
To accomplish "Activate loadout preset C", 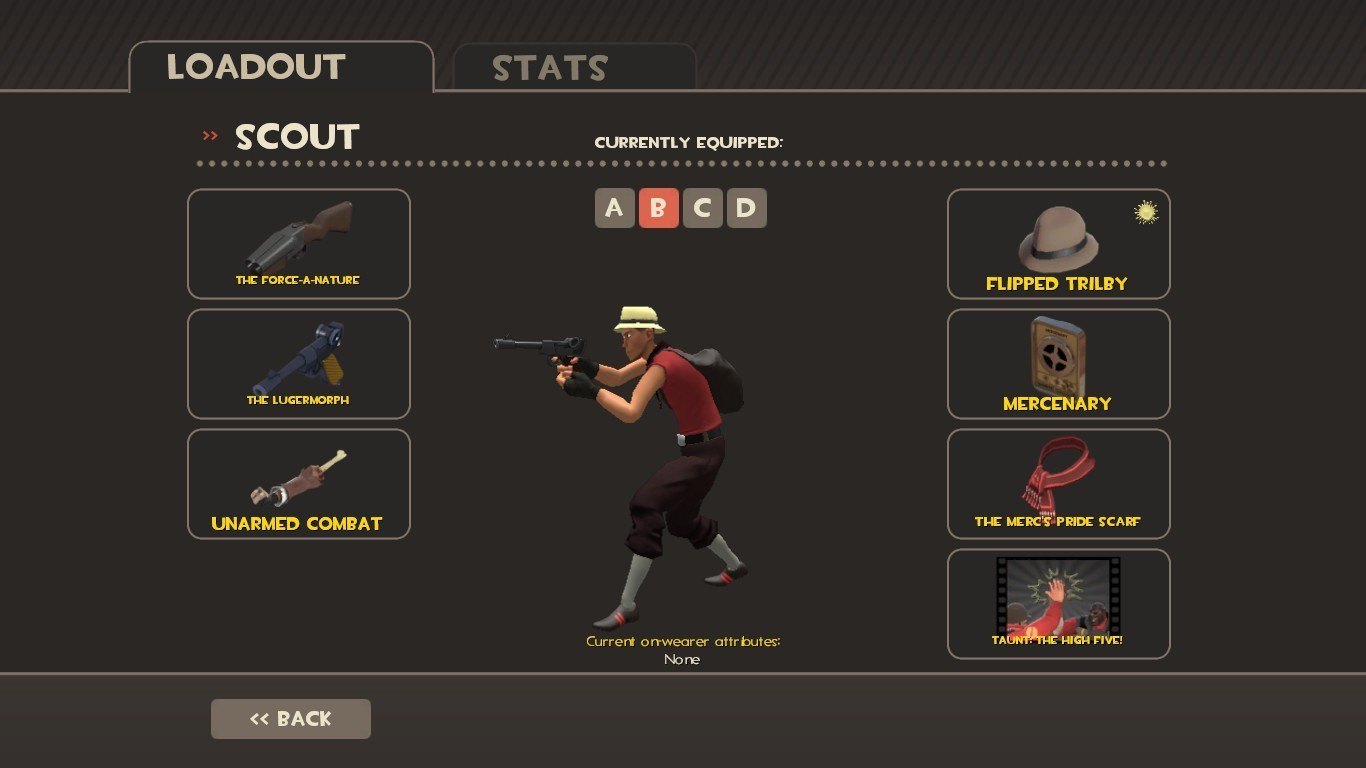I will click(703, 208).
